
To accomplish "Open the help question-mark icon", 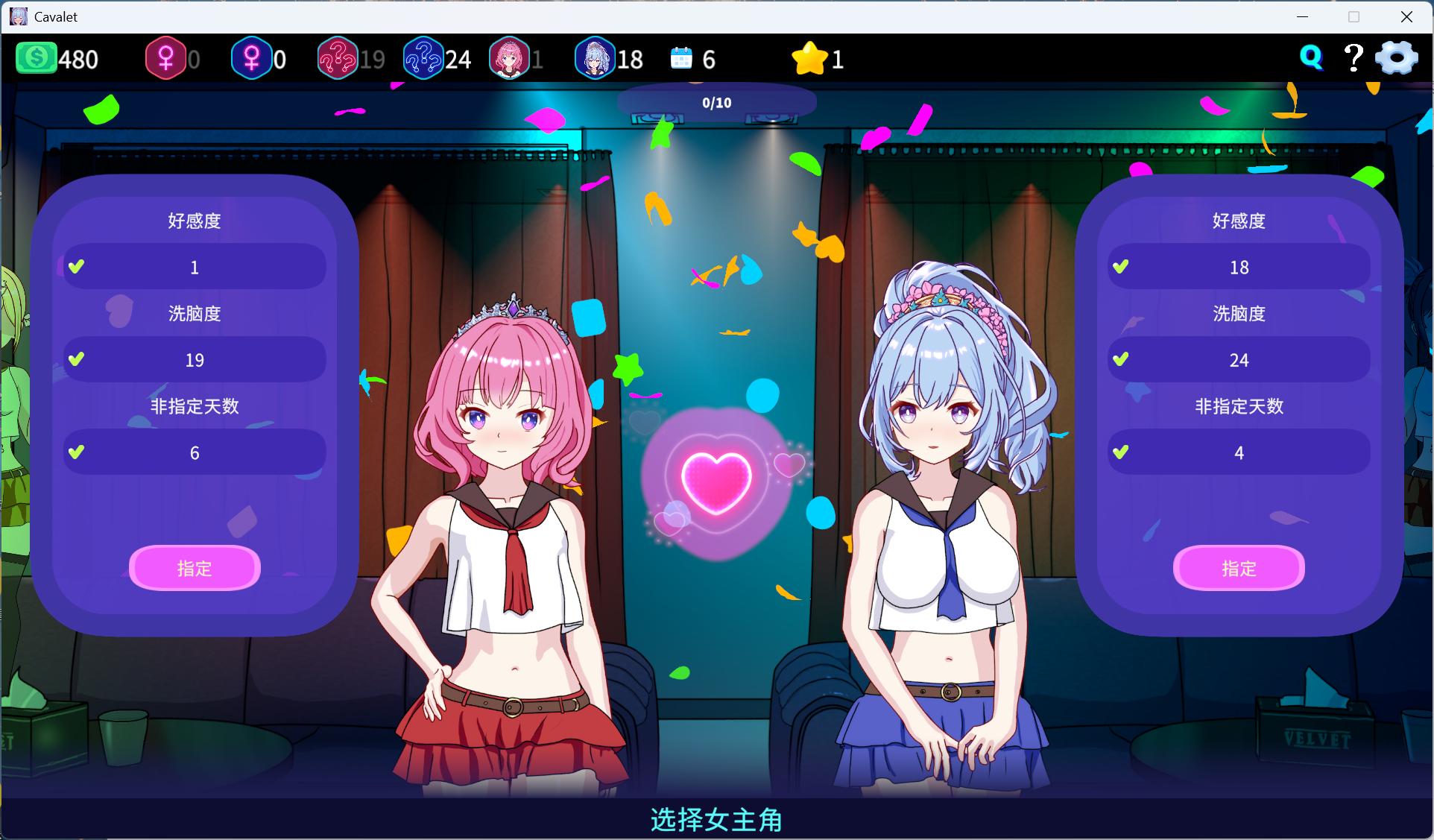I will [1353, 57].
